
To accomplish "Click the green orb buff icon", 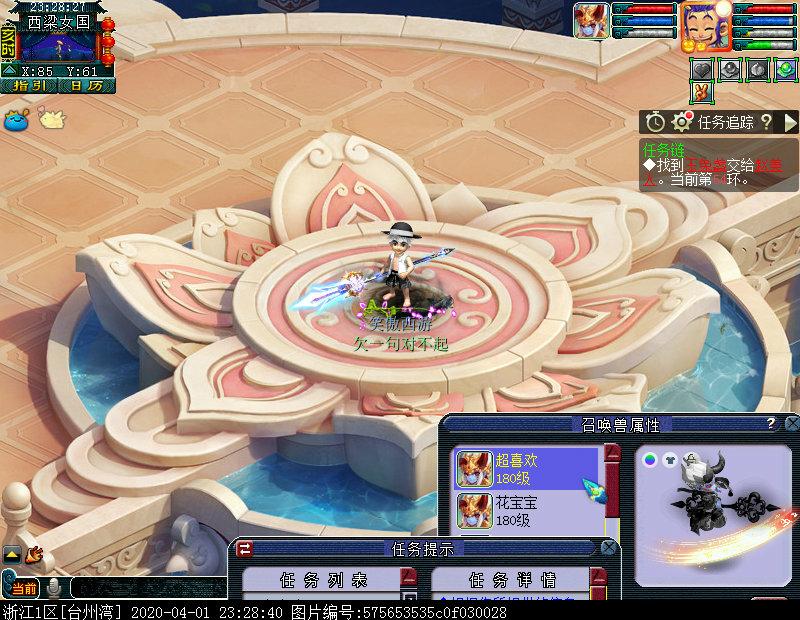I will (785, 69).
